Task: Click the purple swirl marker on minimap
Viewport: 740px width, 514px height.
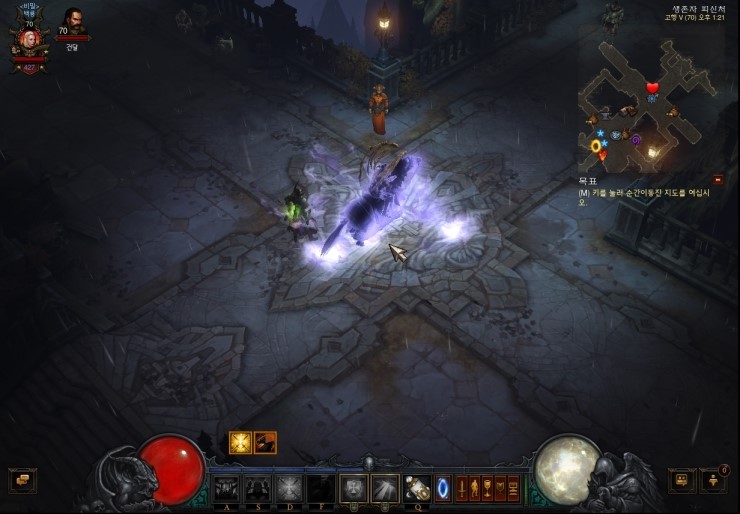Action: tap(636, 140)
